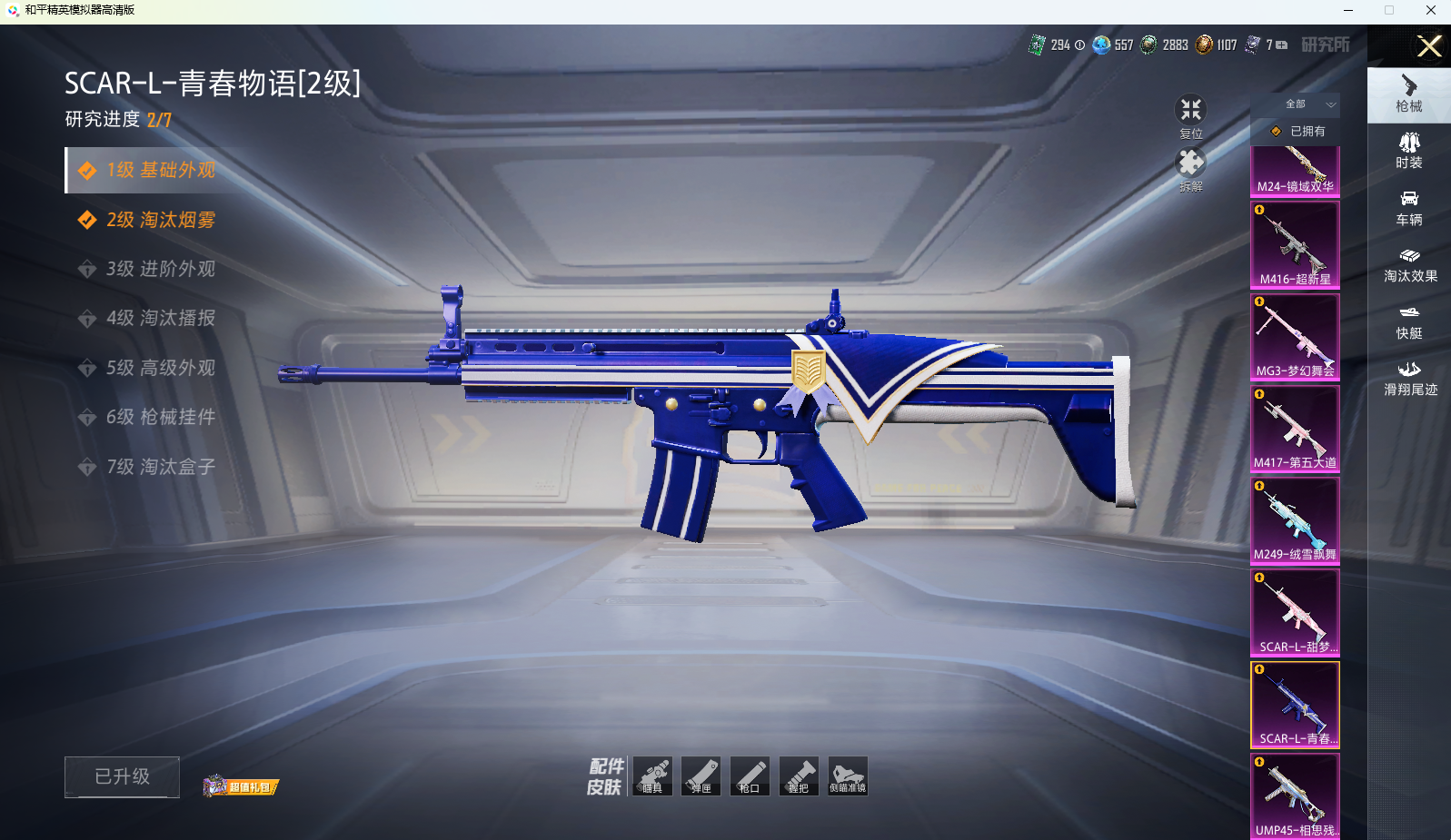Image resolution: width=1451 pixels, height=840 pixels.
Task: Disassemble weapon with 拆解 button
Action: (1190, 169)
